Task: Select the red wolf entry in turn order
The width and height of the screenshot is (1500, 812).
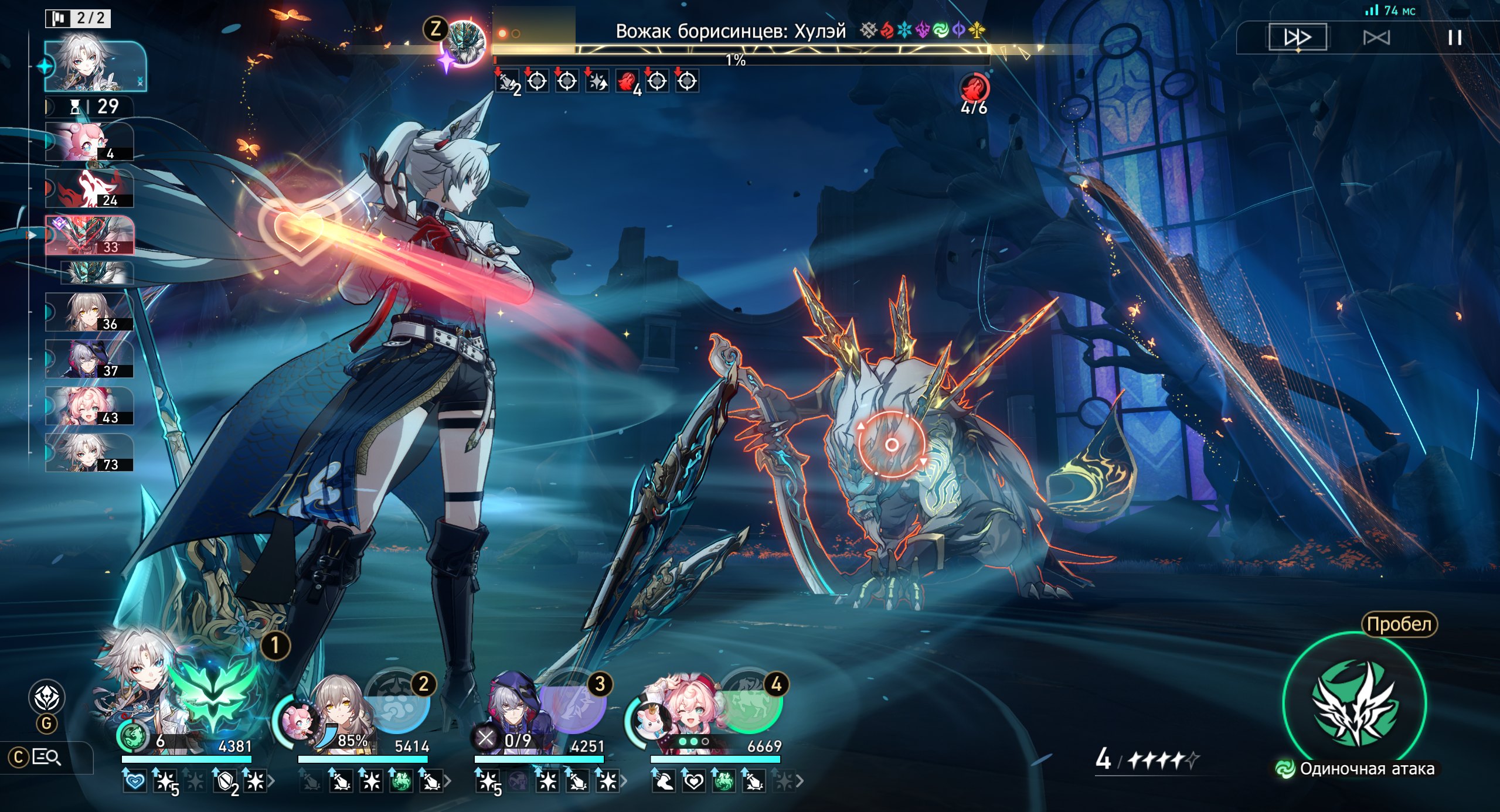Action: coord(89,189)
